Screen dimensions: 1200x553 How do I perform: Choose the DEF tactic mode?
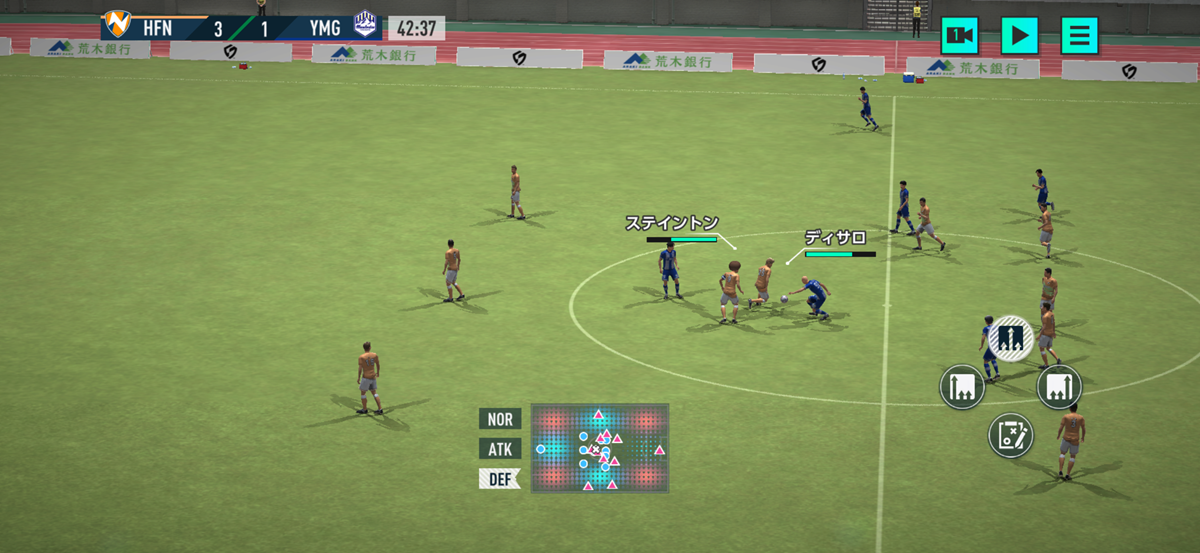click(500, 479)
